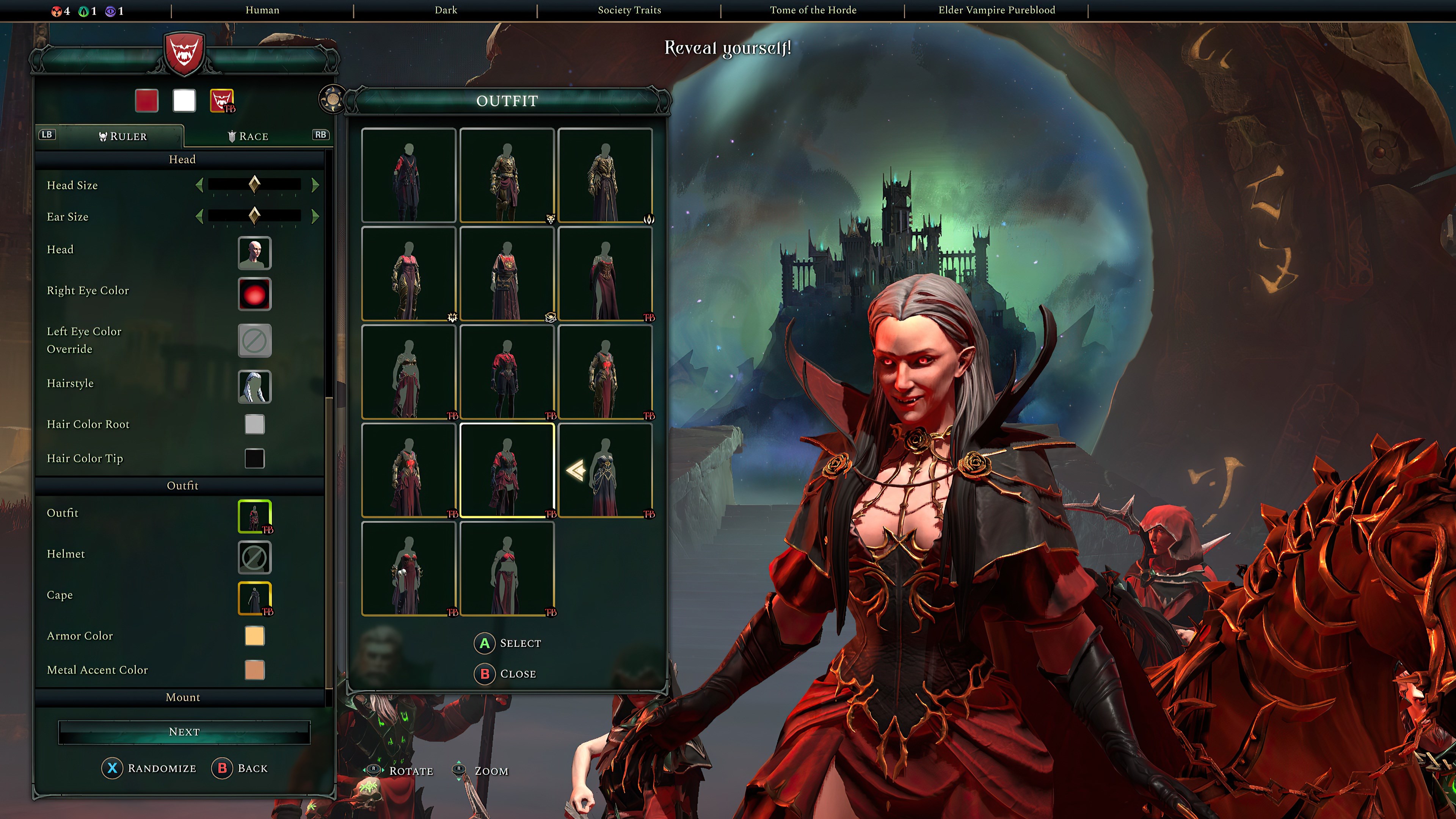Open the Tome of the Horde step
This screenshot has height=819, width=1456.
pos(813,10)
